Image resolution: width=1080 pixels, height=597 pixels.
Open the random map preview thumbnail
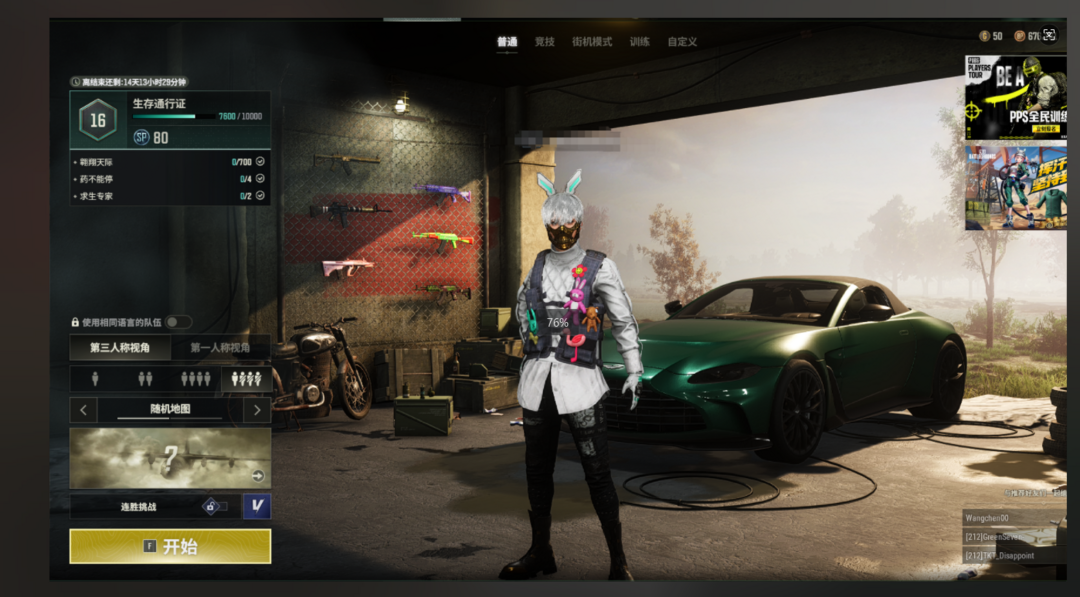point(170,458)
